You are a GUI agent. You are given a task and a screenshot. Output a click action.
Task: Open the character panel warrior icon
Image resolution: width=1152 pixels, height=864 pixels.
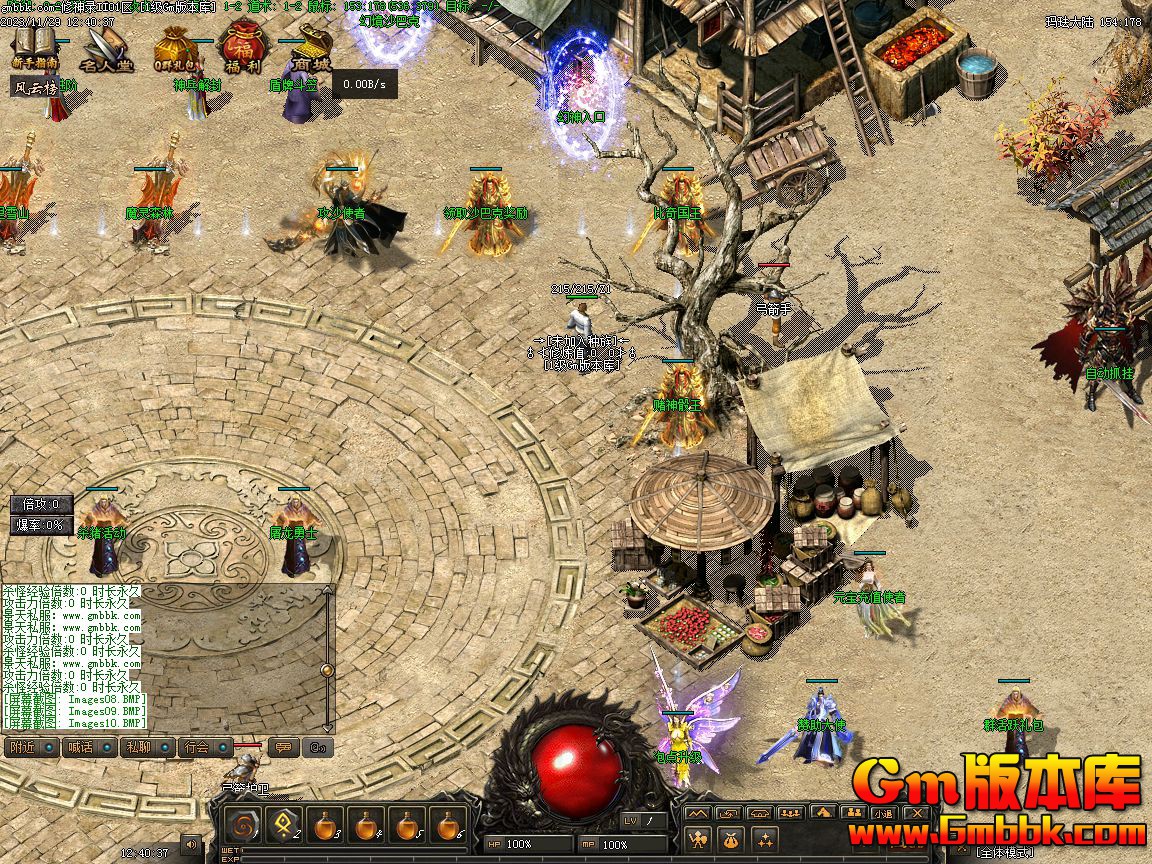pos(698,838)
